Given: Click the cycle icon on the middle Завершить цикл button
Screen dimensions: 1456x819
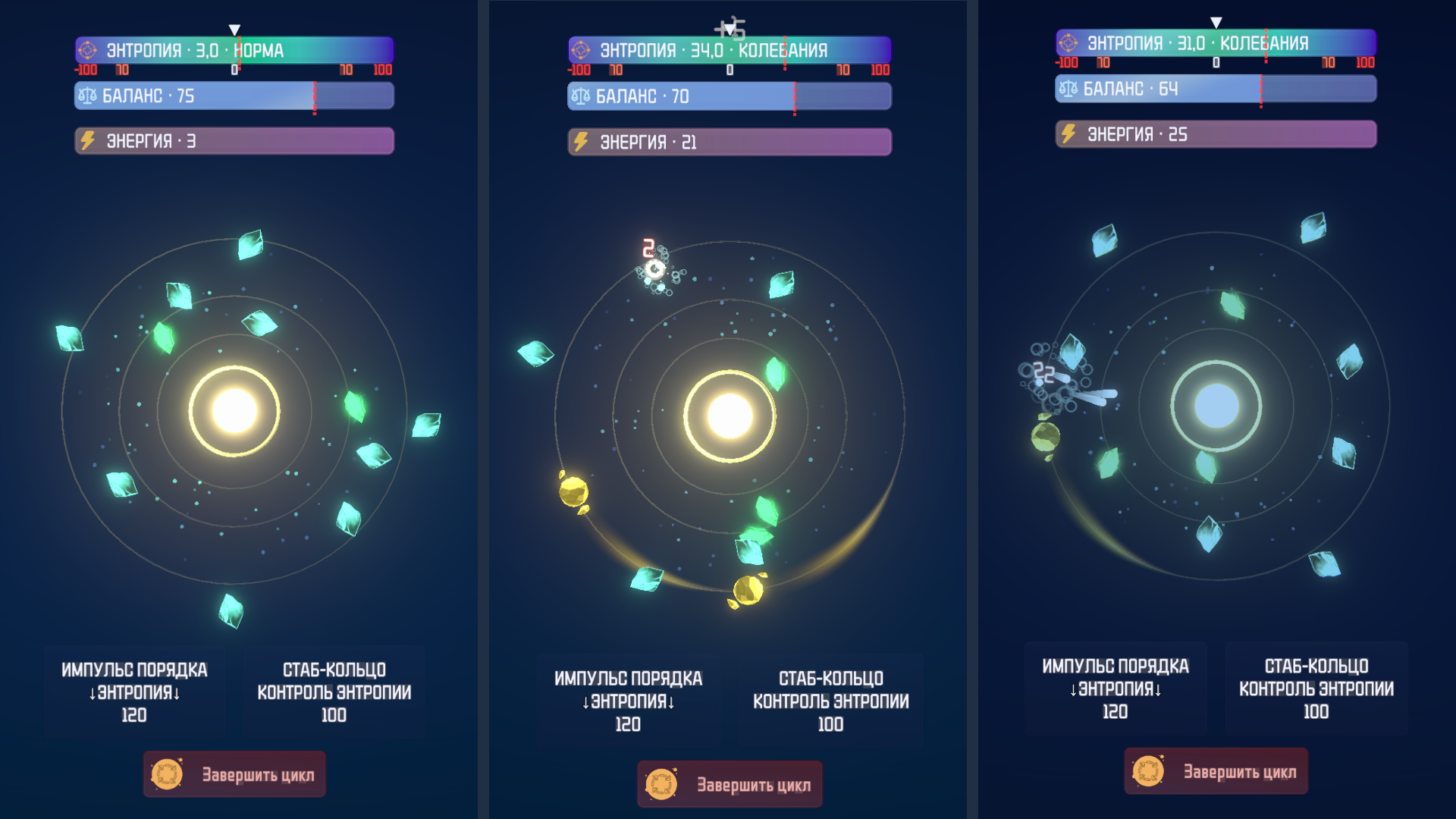Looking at the screenshot, I should click(x=663, y=784).
